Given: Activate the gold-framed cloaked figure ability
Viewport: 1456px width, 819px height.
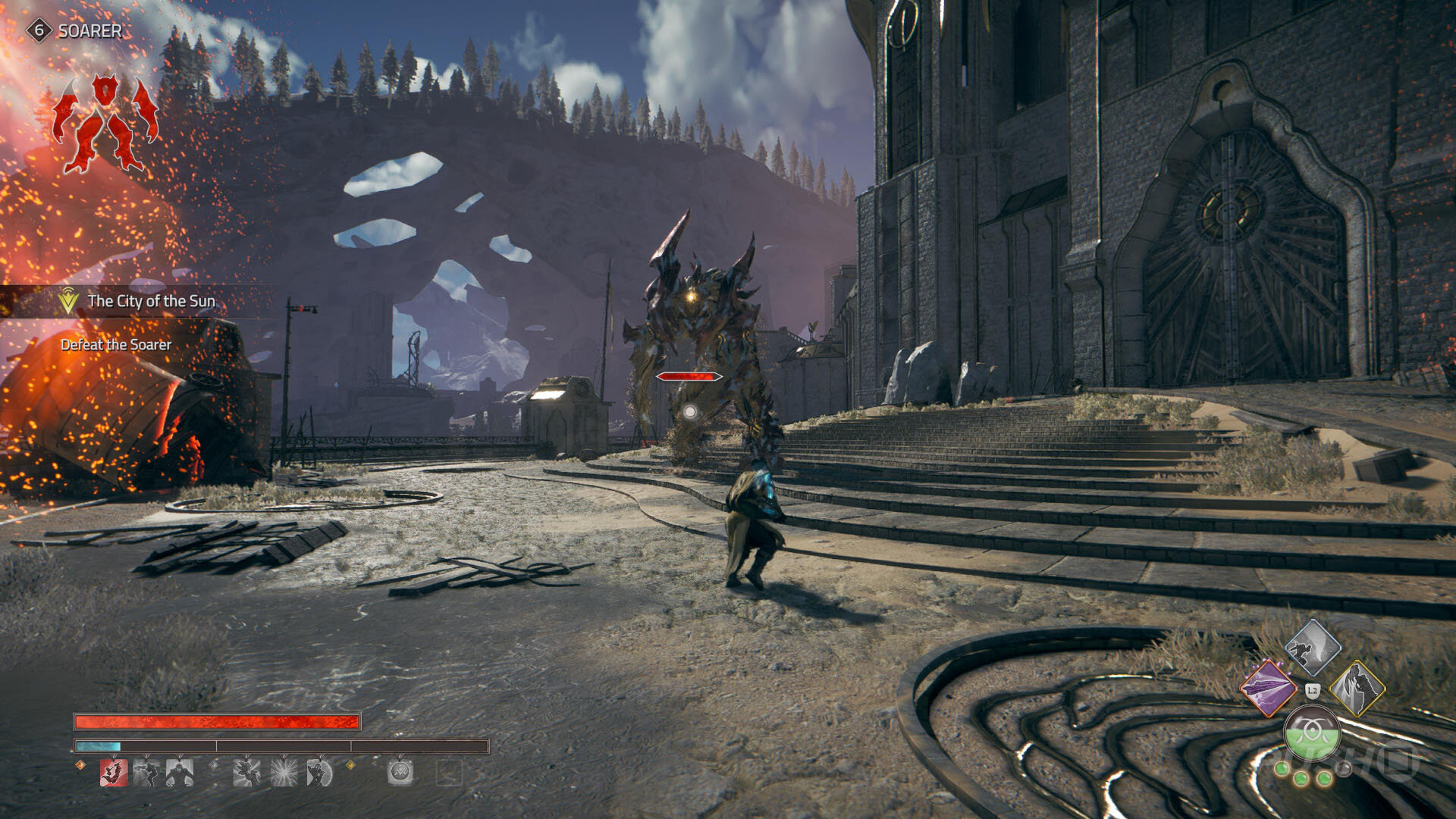Looking at the screenshot, I should tap(1357, 689).
